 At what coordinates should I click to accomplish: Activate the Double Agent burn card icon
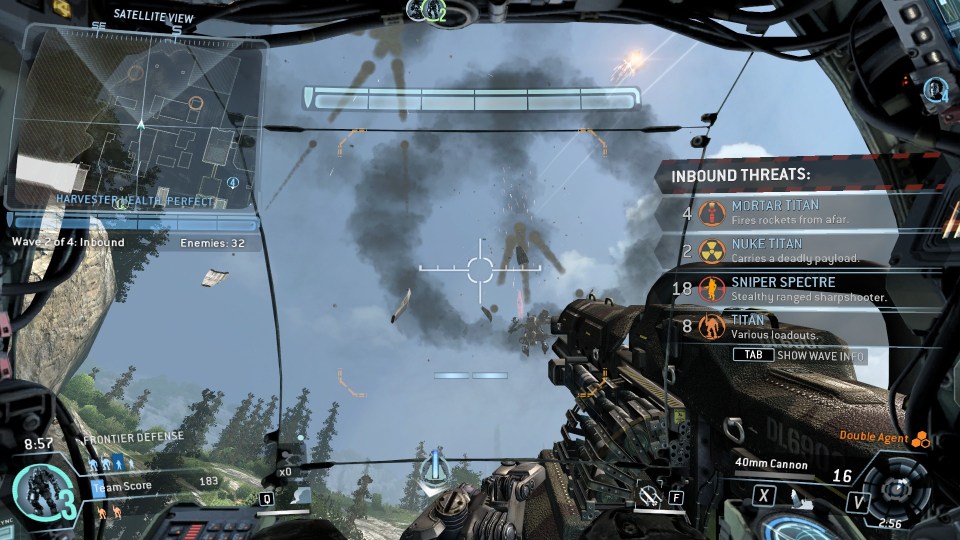click(921, 438)
